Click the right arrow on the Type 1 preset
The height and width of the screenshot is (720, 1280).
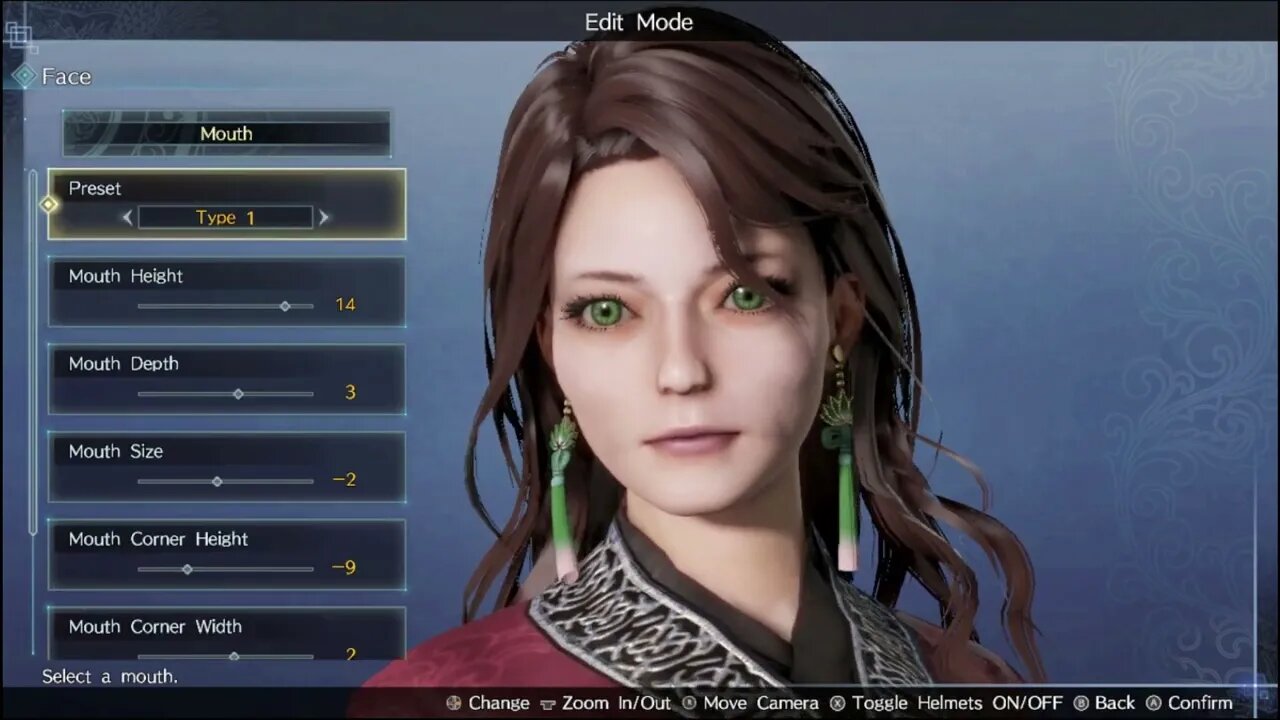click(323, 217)
